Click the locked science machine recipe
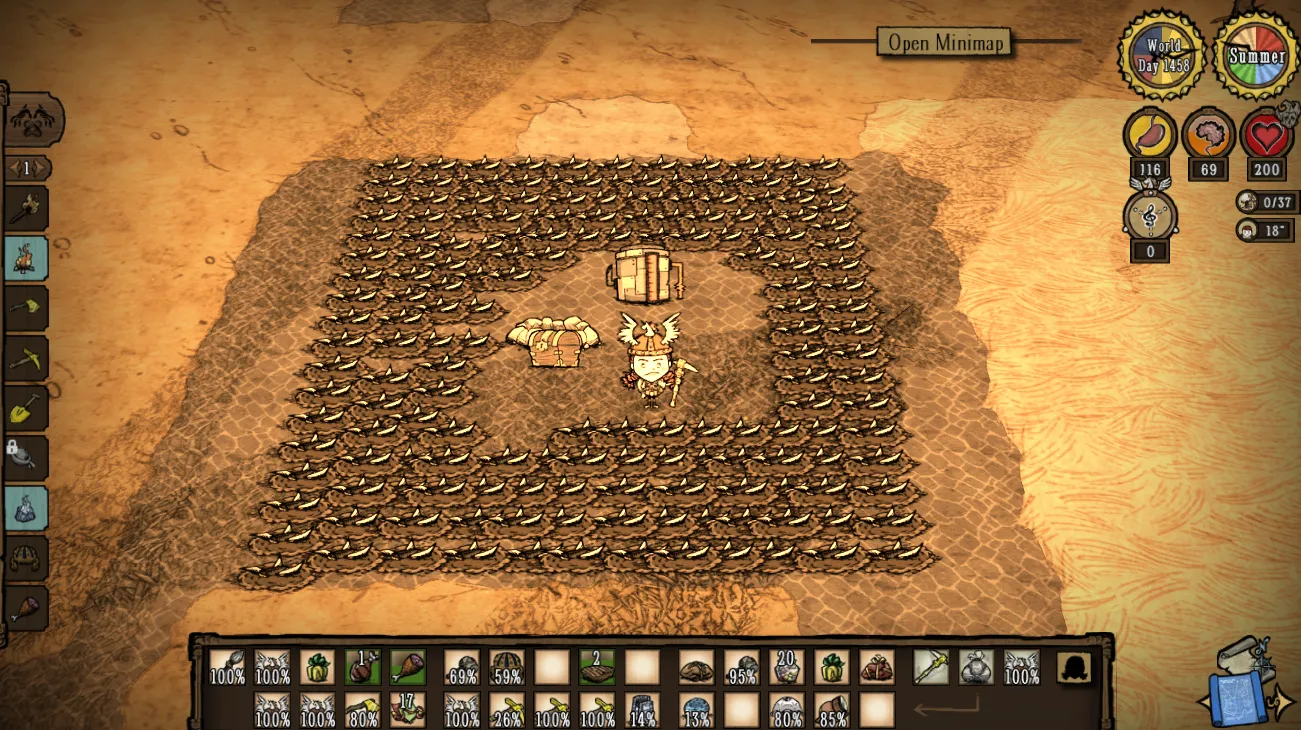 click(x=26, y=458)
